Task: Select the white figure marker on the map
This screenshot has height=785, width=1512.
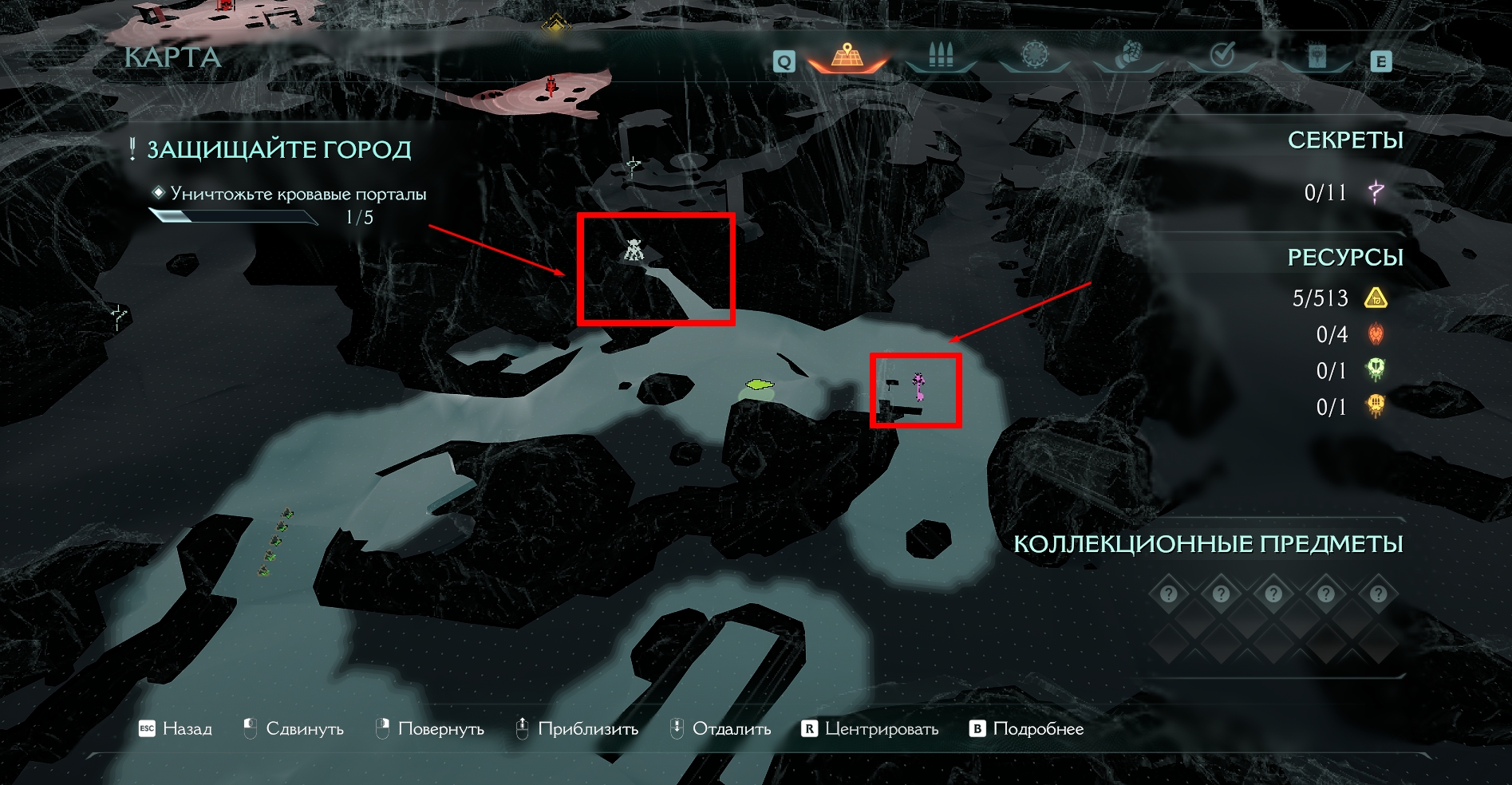Action: coord(634,250)
